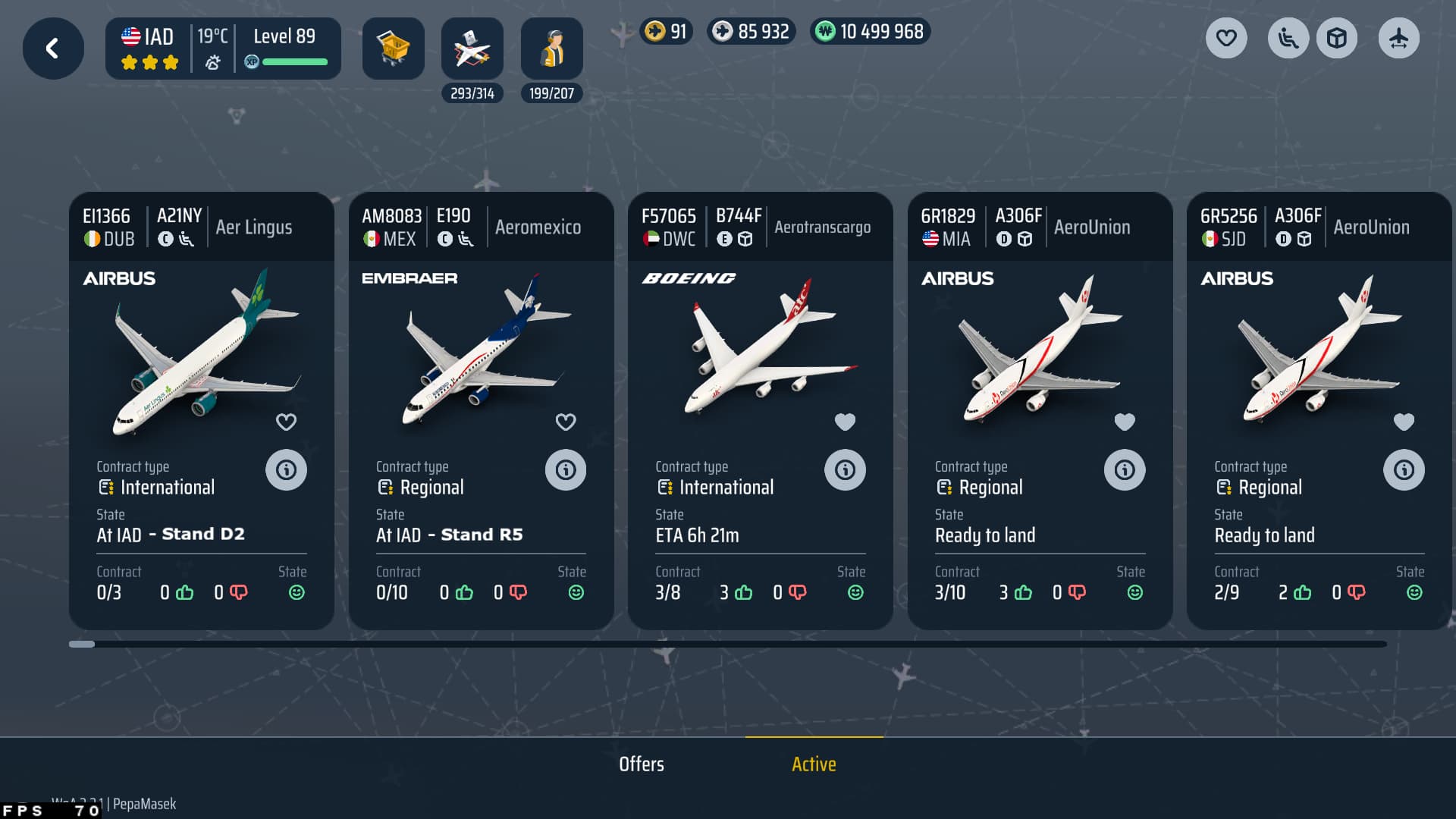Favorite the Aer Lingus A21NY card
The width and height of the screenshot is (1456, 819).
tap(286, 422)
